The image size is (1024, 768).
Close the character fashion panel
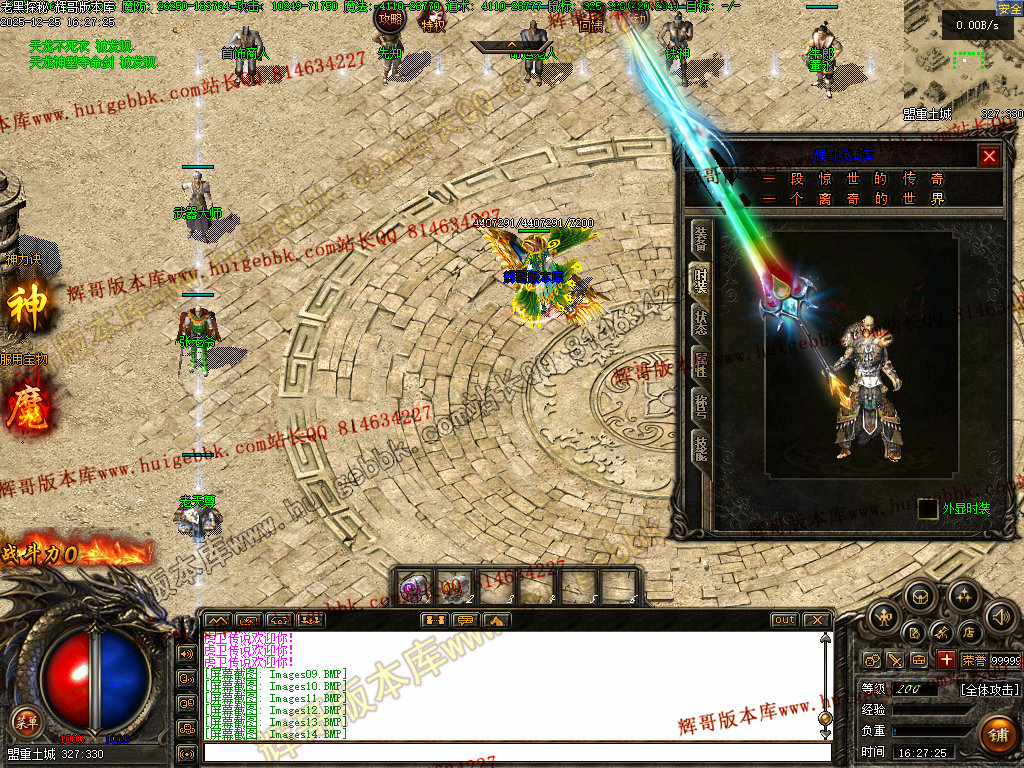pos(989,156)
